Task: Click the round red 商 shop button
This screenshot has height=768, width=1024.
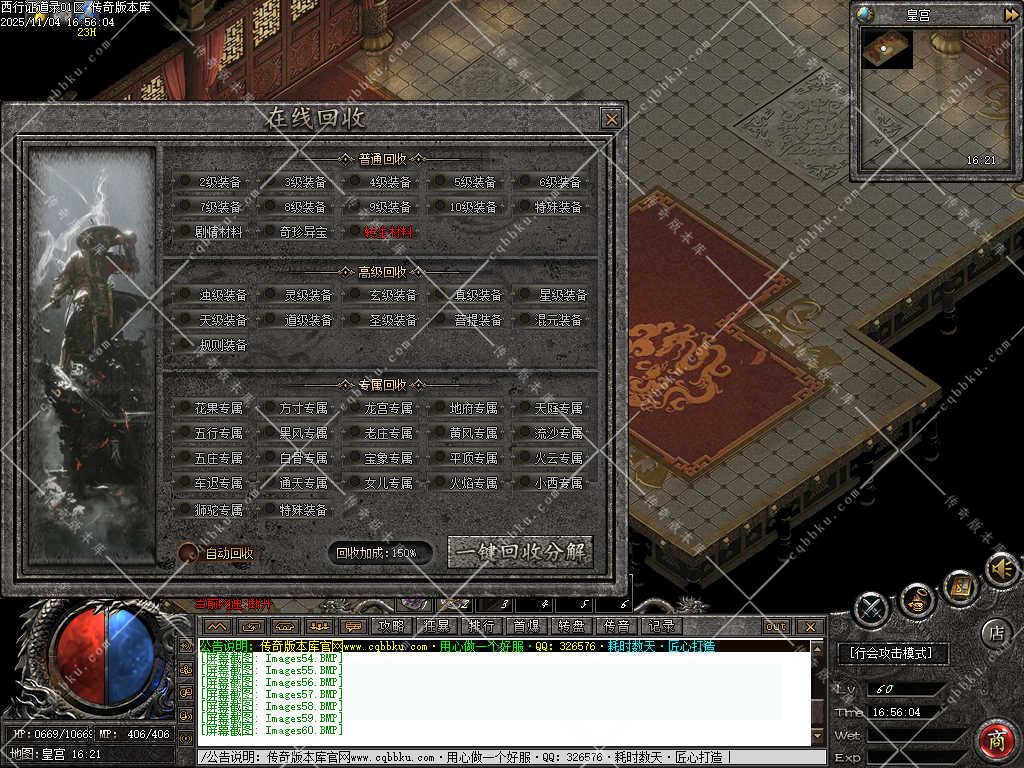Action: (996, 741)
